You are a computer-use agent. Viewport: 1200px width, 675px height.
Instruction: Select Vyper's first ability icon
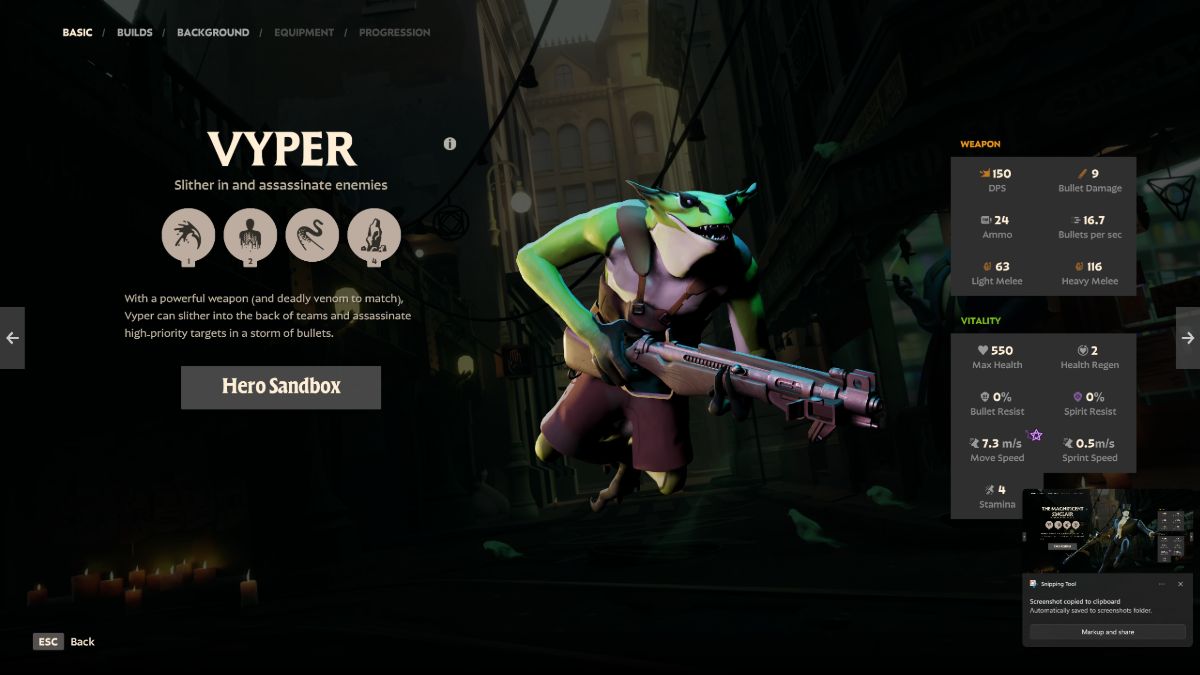188,235
